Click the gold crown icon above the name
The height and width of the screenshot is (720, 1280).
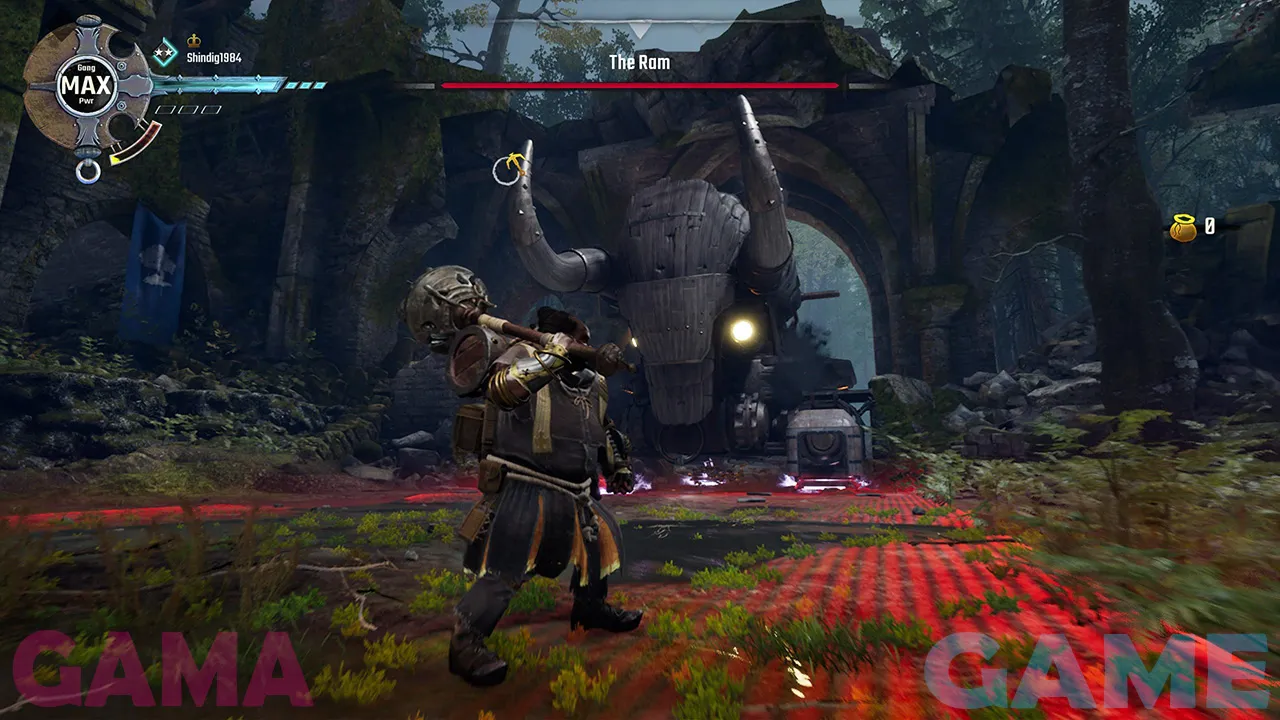click(x=193, y=42)
